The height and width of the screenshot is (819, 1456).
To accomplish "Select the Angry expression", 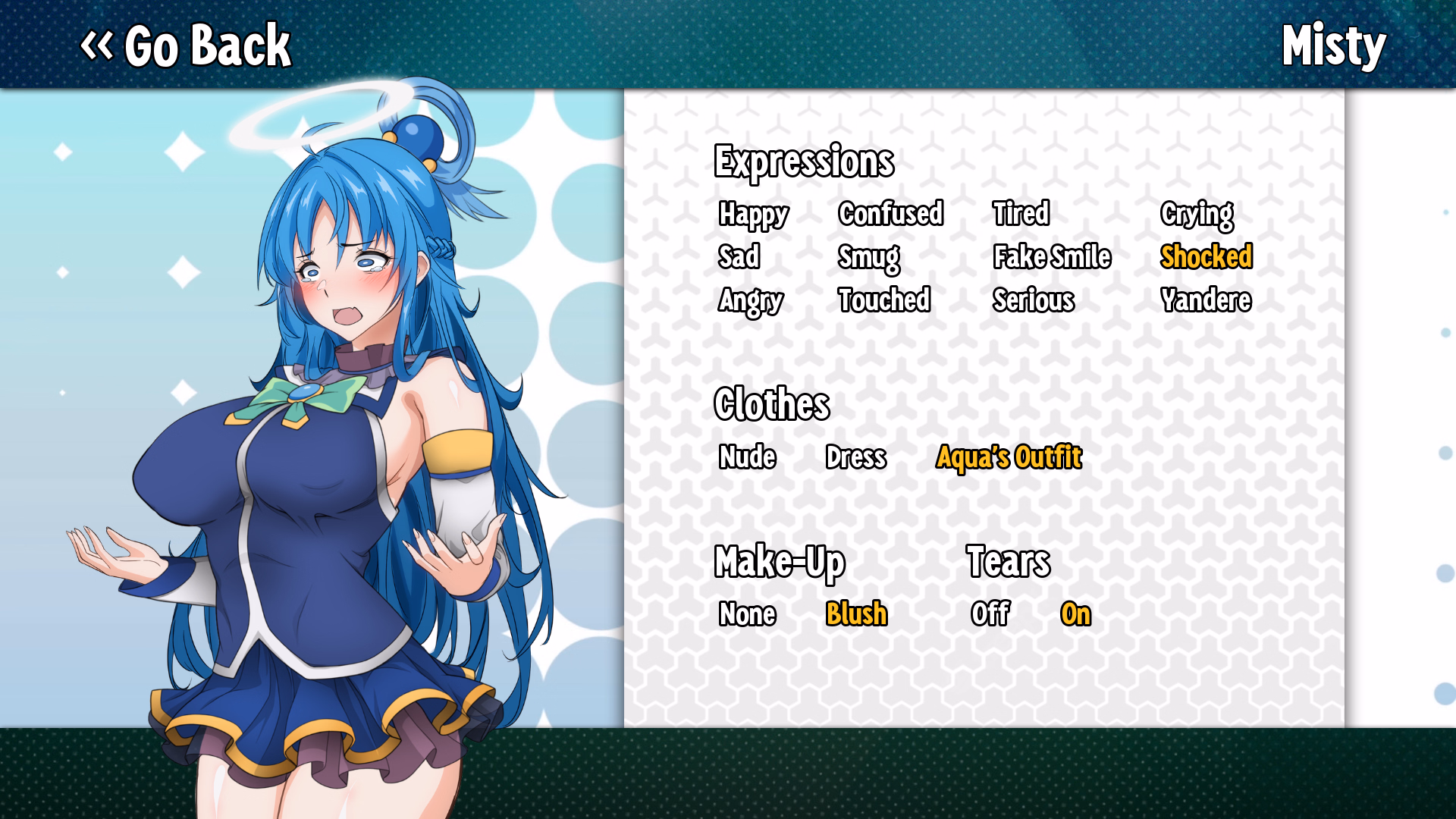I will coord(751,301).
